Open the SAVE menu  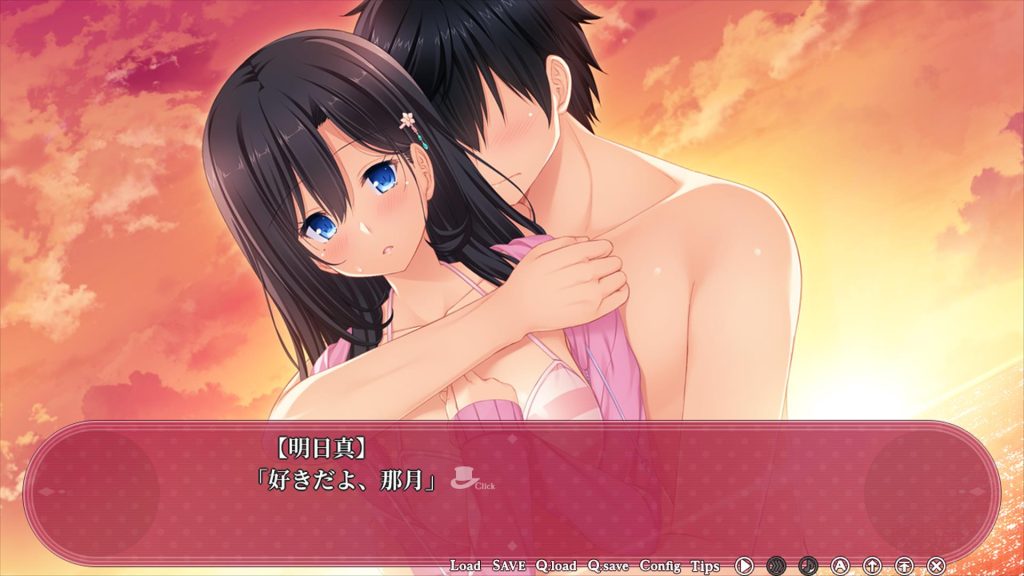509,566
